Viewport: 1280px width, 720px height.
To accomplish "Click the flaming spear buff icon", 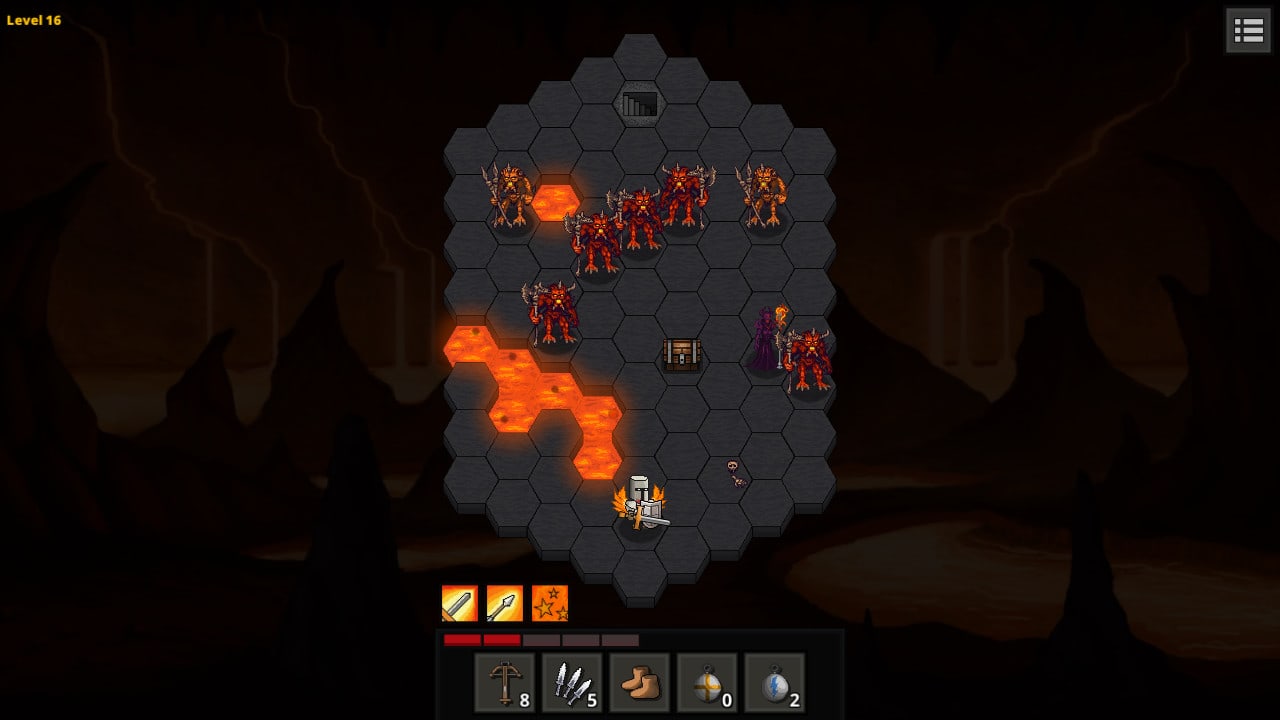I will coord(505,603).
